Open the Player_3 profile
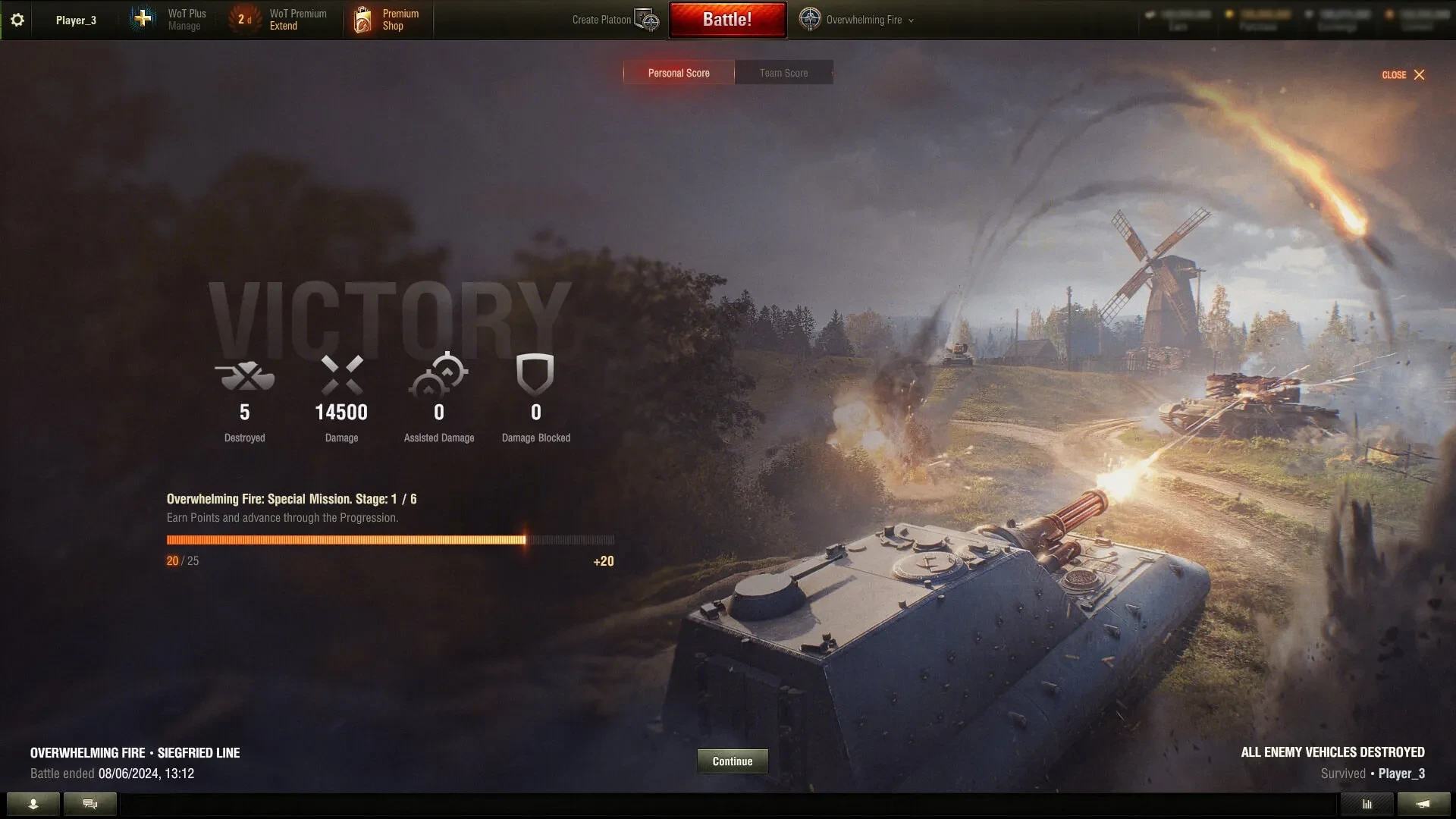This screenshot has width=1456, height=819. pos(76,20)
